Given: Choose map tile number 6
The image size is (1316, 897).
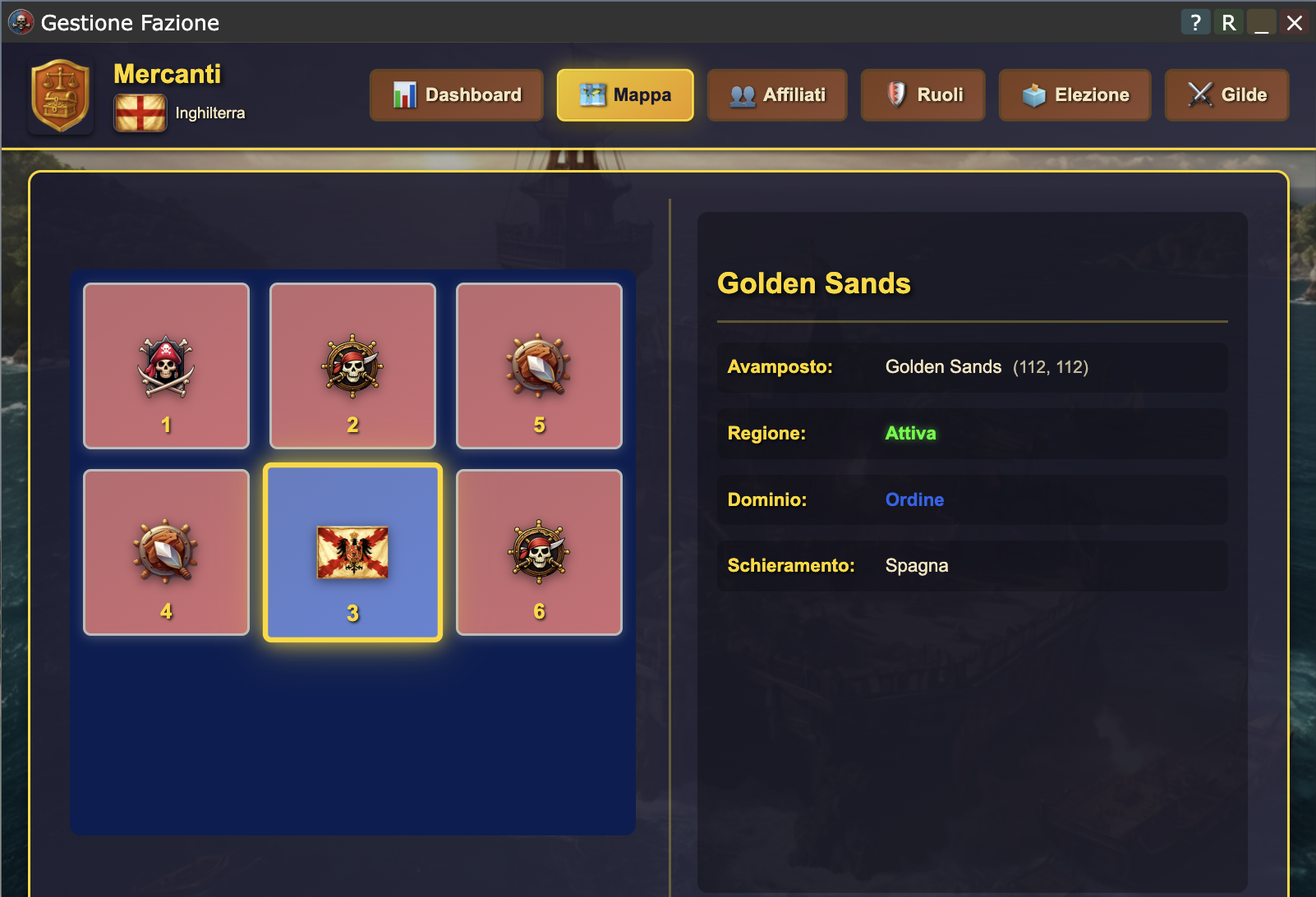Looking at the screenshot, I should [539, 553].
